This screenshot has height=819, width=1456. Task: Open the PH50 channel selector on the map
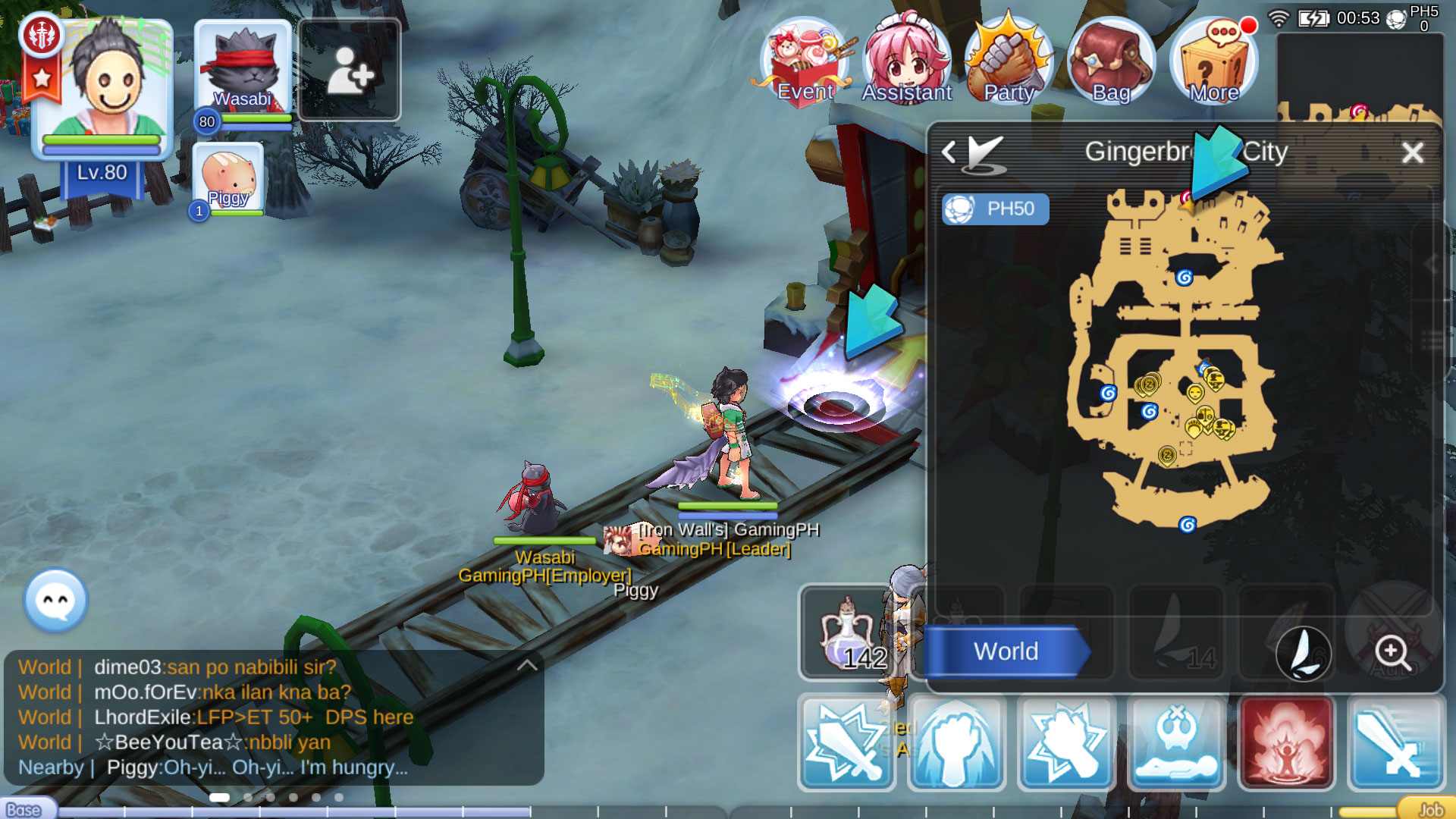click(x=994, y=209)
